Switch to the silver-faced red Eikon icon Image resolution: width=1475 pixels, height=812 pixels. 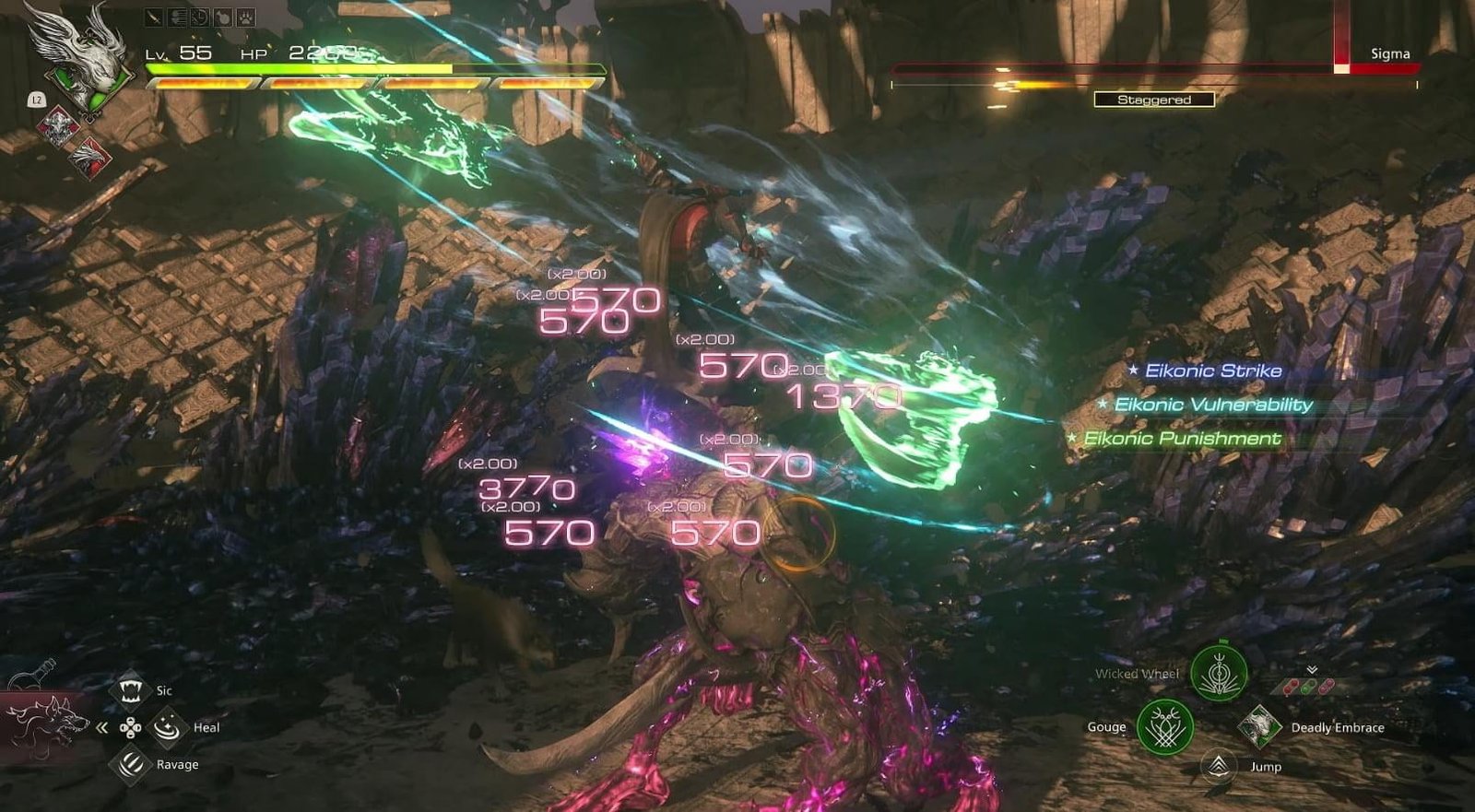point(59,126)
